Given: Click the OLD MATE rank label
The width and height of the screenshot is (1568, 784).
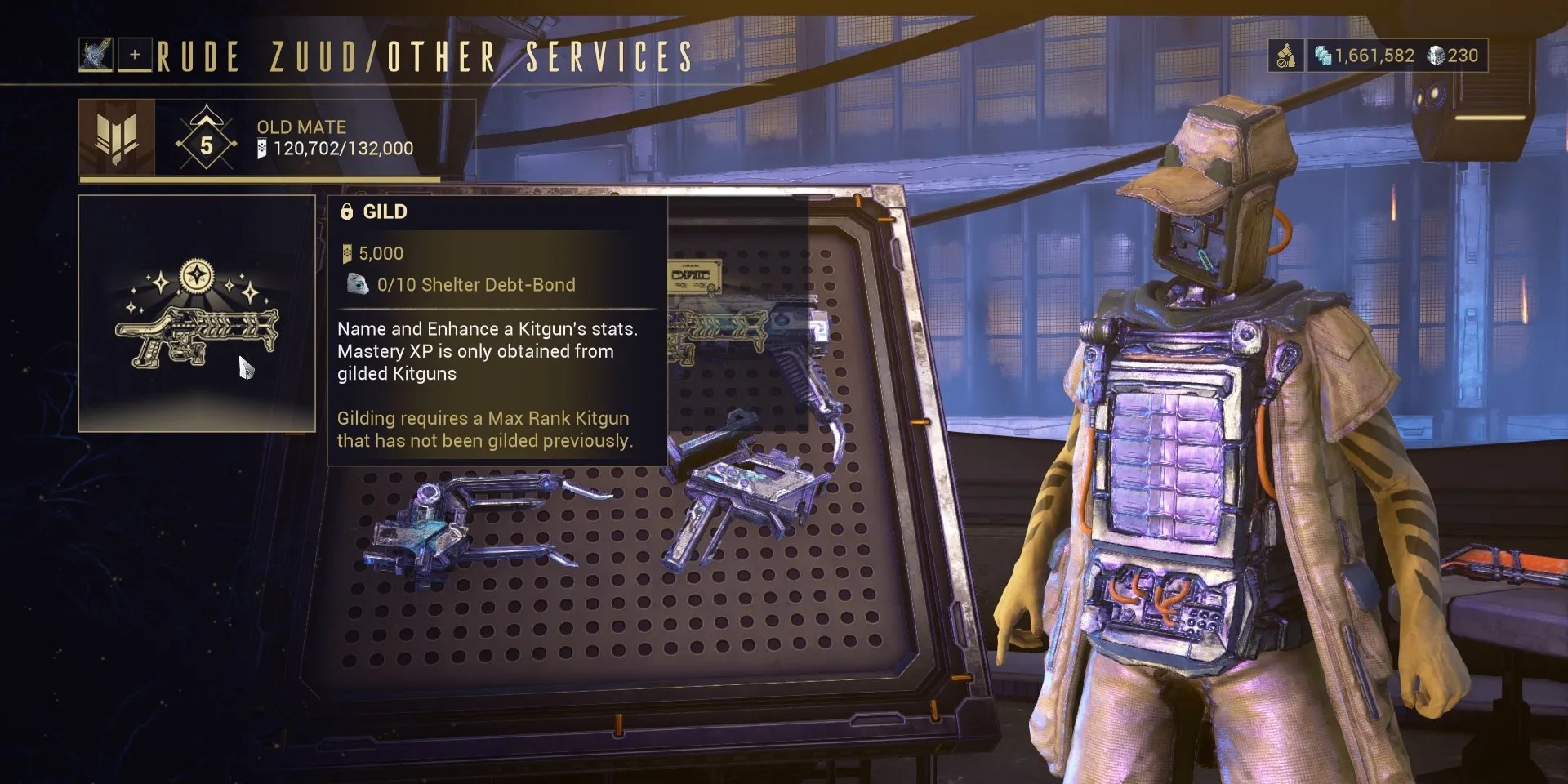Looking at the screenshot, I should tap(301, 127).
